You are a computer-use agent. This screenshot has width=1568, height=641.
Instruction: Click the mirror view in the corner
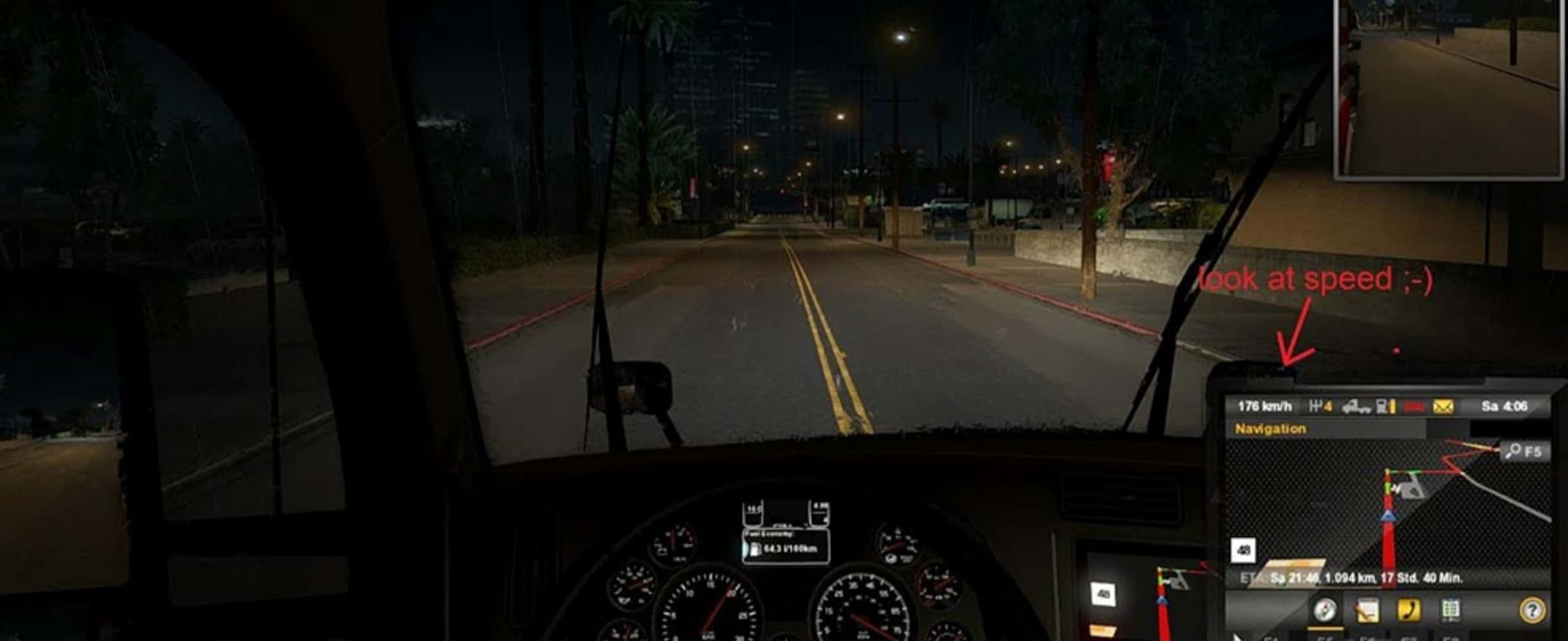[x=1449, y=88]
